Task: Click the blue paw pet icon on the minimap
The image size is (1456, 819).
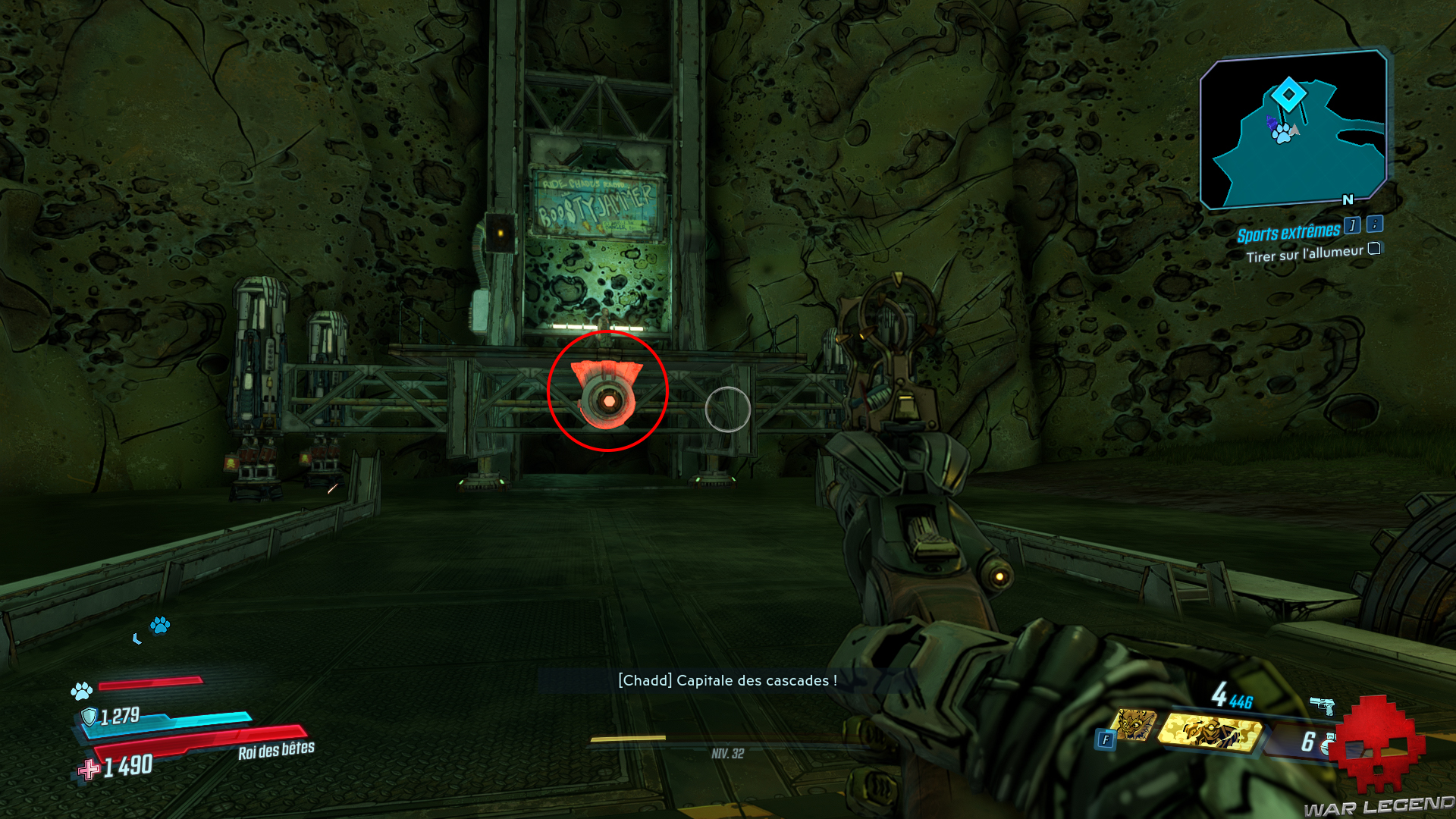Action: (x=1282, y=133)
